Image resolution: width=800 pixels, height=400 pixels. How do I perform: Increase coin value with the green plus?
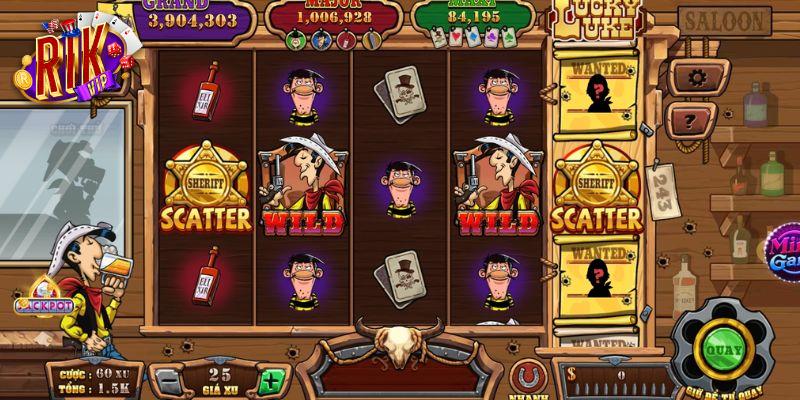[x=270, y=381]
